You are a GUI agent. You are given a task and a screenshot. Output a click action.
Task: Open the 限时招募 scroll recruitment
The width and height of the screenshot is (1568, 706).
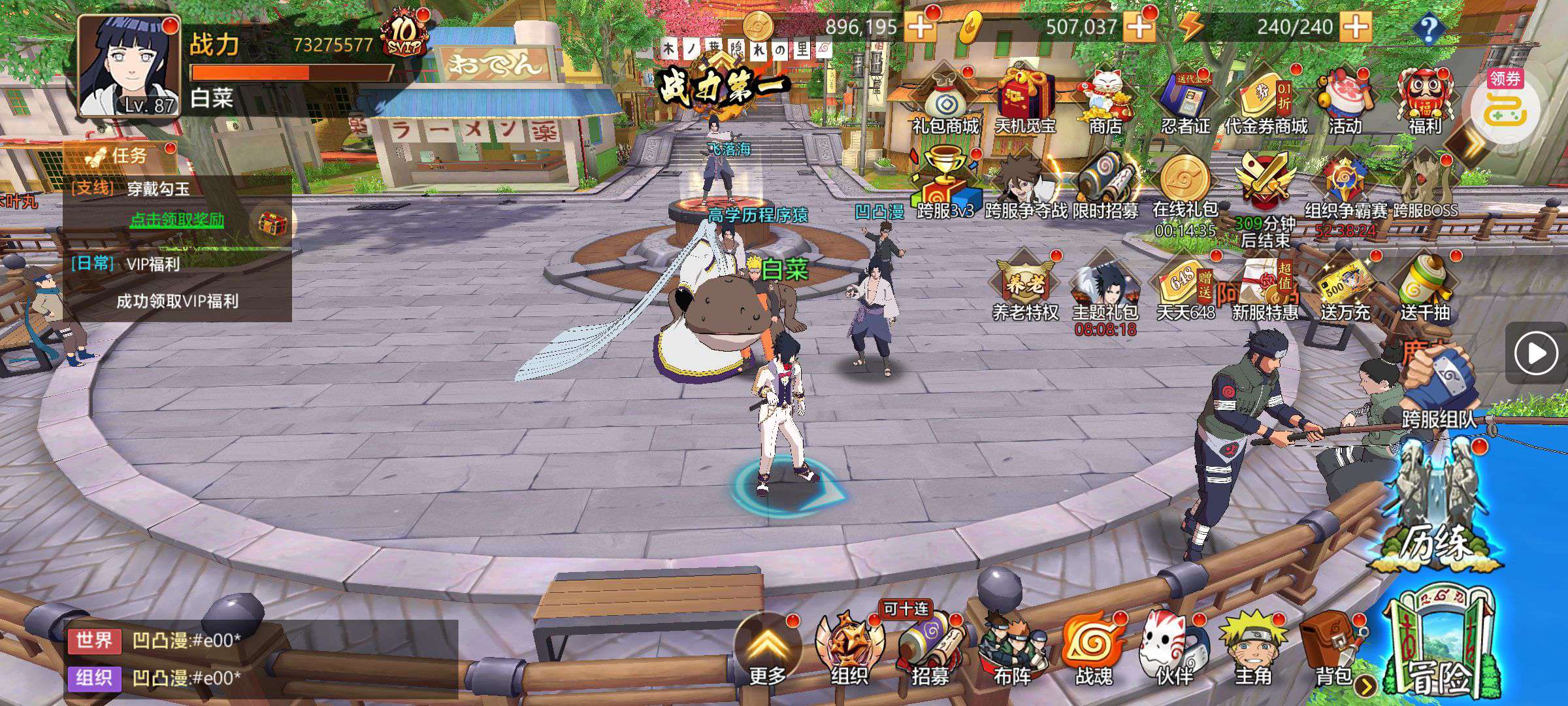tap(1105, 184)
